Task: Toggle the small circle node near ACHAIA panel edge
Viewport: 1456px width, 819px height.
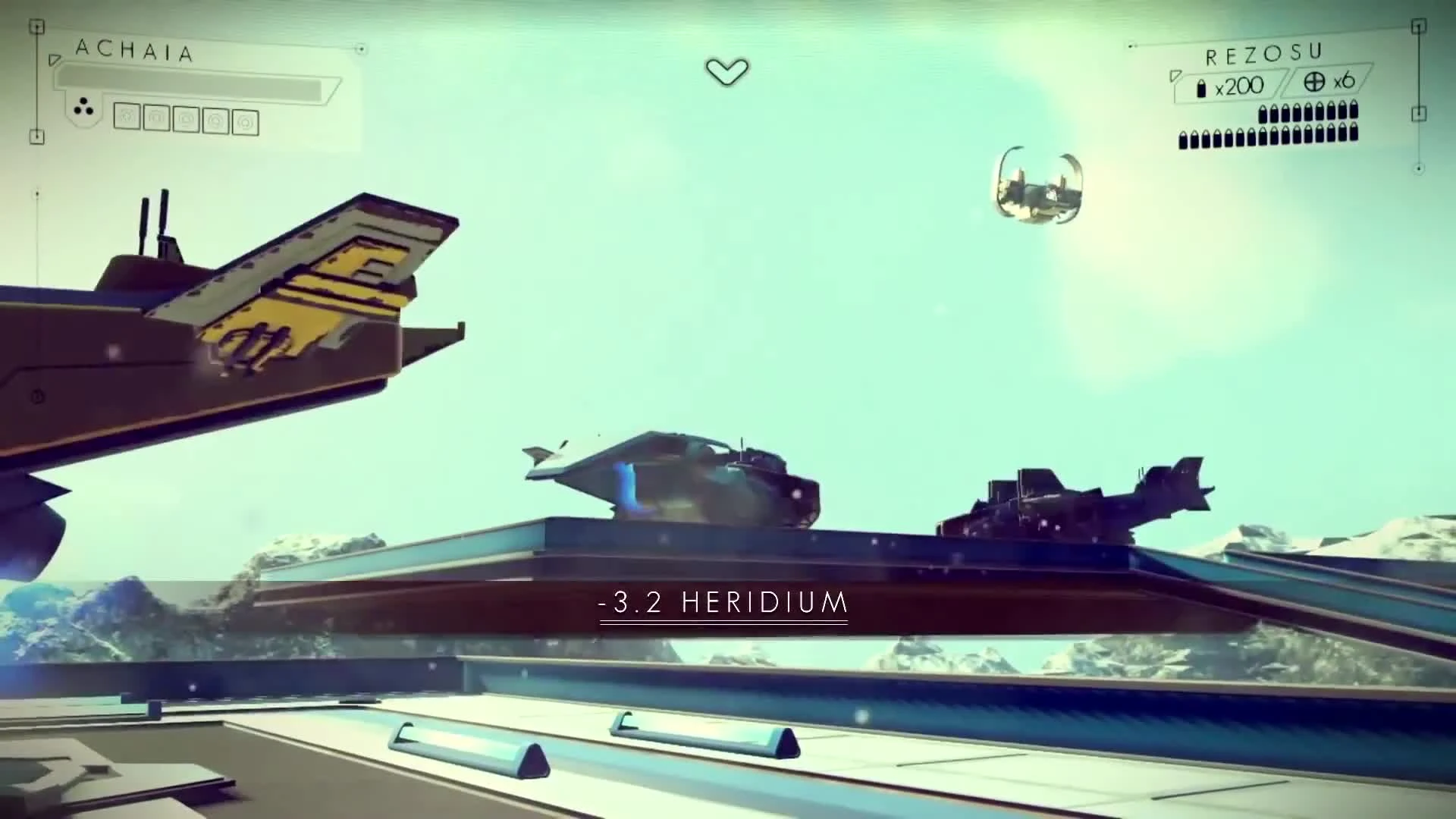Action: click(x=360, y=49)
